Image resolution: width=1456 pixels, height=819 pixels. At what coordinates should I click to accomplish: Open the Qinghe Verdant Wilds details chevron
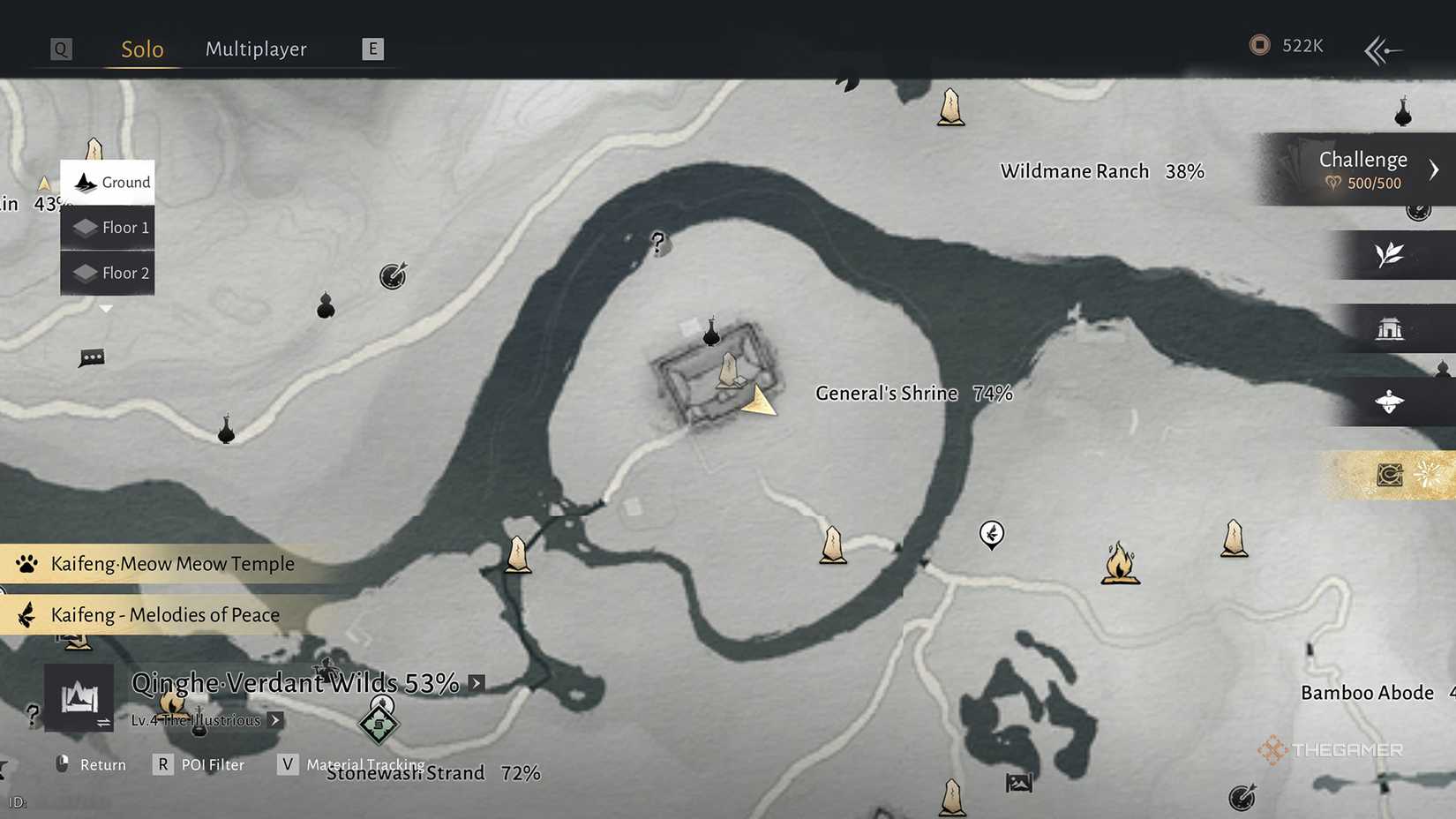click(x=475, y=682)
